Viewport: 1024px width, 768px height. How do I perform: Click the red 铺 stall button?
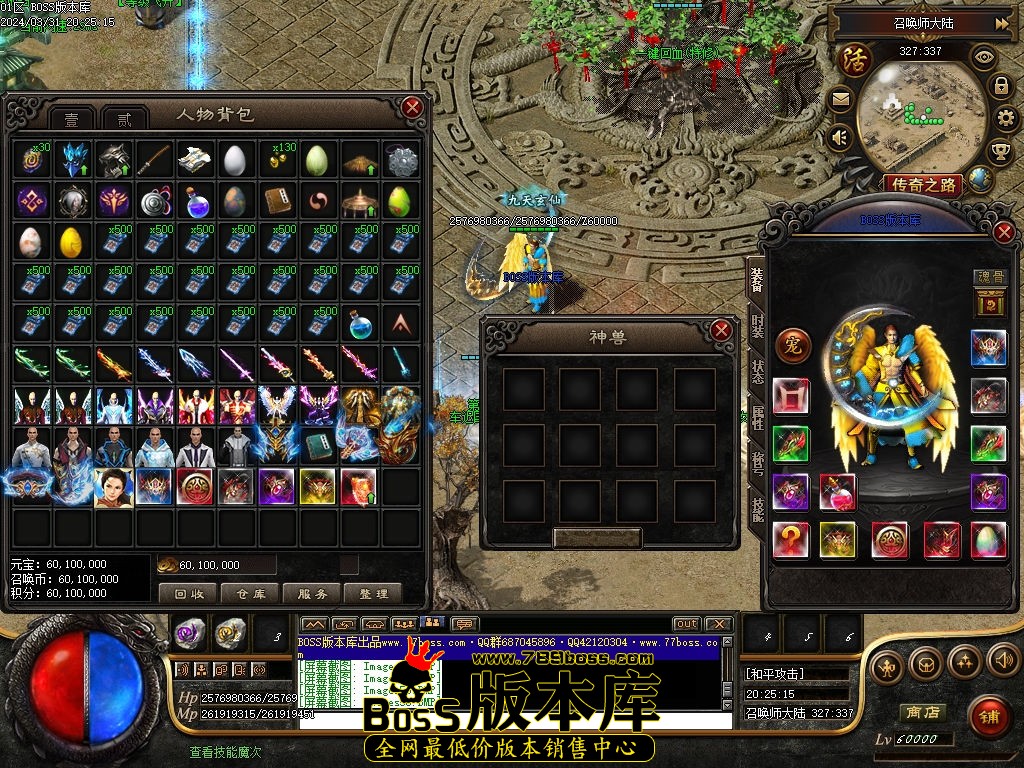coord(989,718)
